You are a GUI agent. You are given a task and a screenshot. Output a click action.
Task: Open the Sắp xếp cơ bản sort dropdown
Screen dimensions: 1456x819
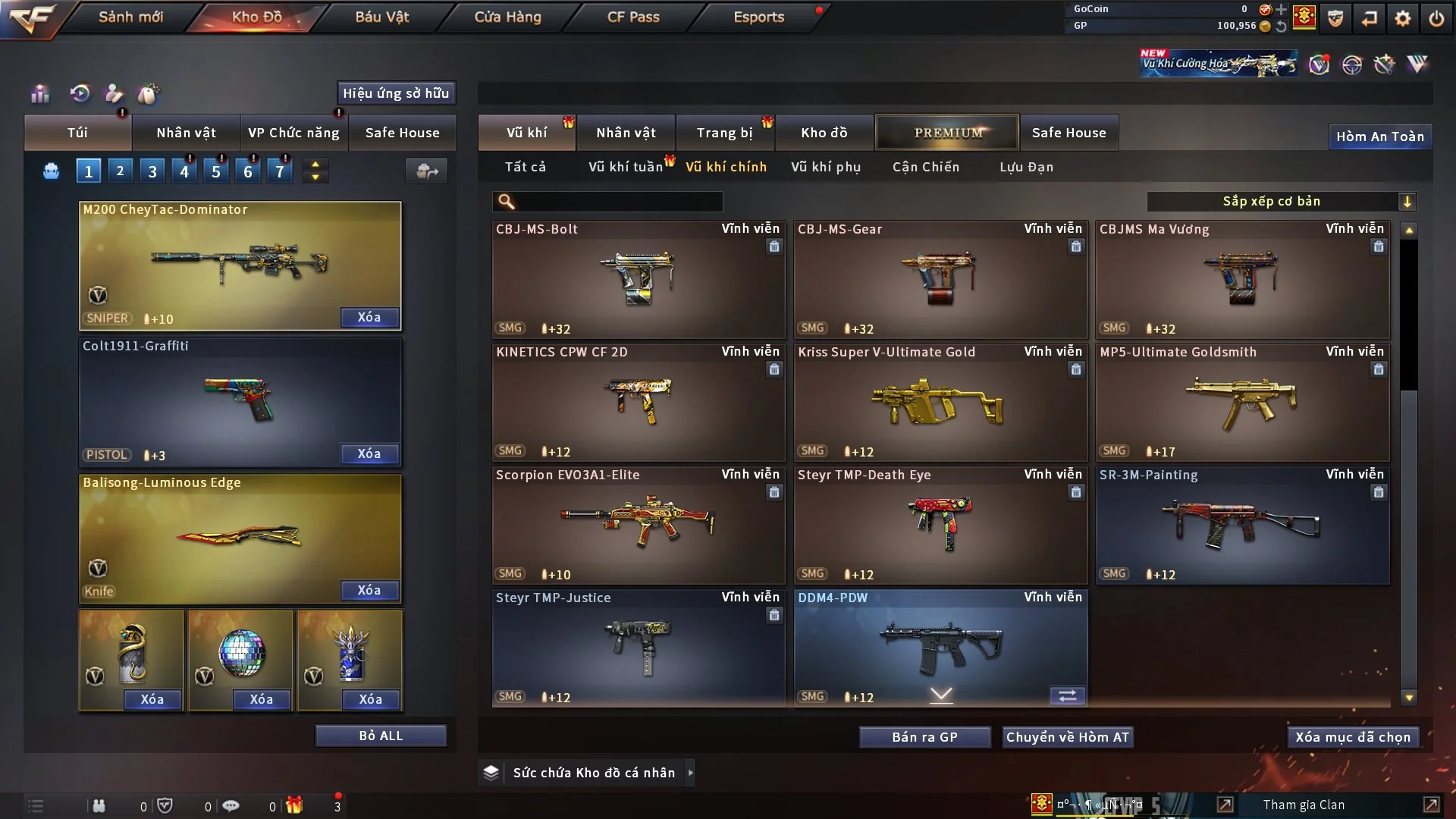(1282, 201)
